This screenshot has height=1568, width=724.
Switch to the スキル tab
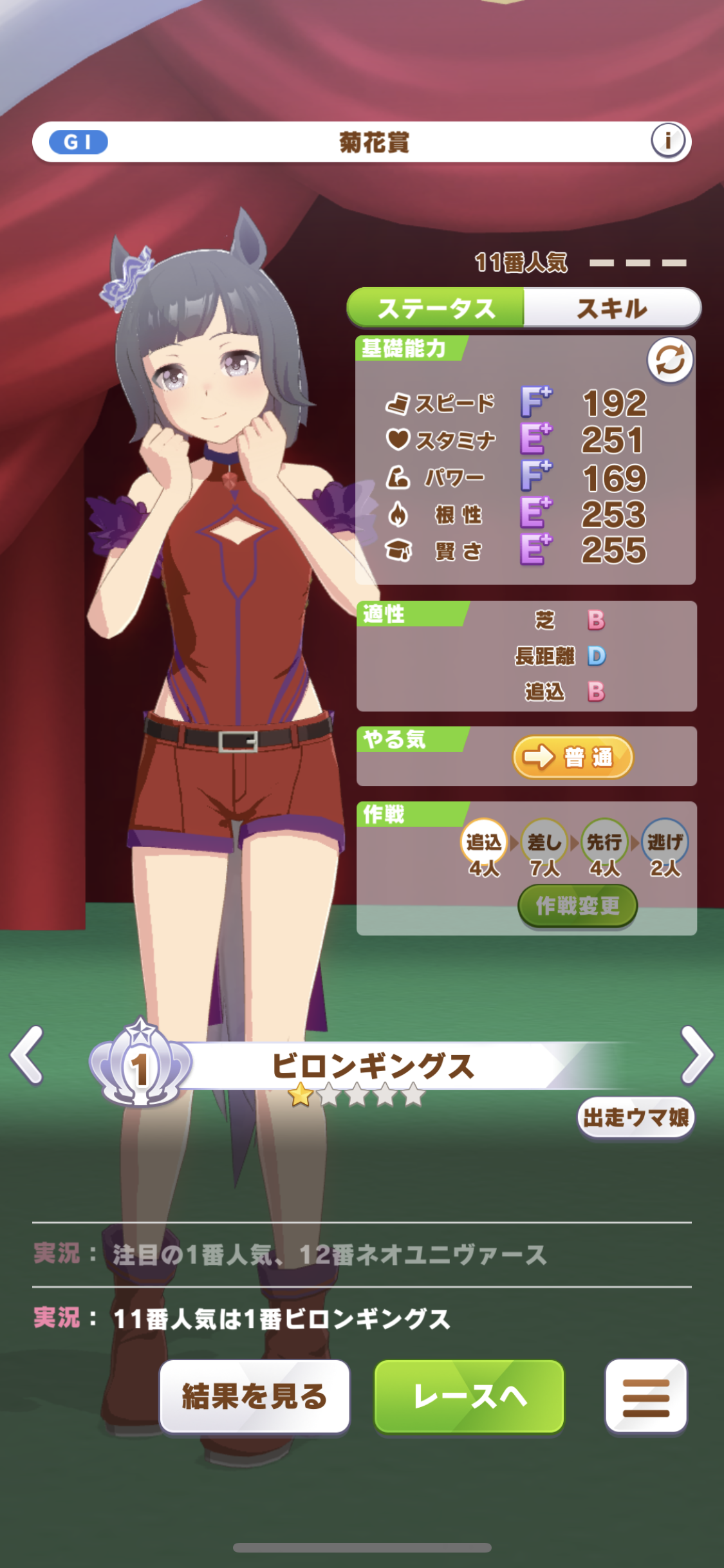click(611, 308)
